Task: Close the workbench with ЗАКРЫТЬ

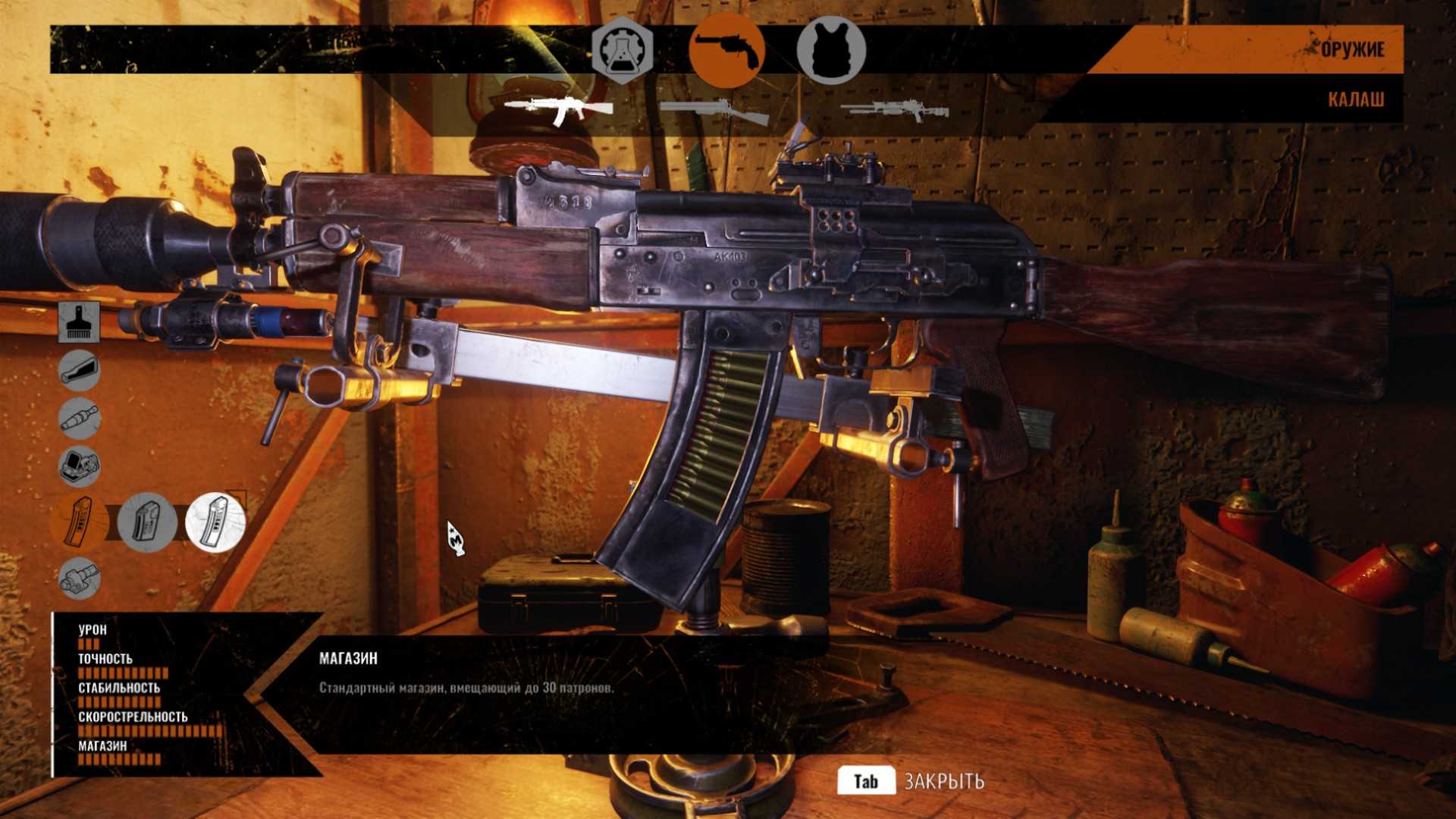Action: 911,781
